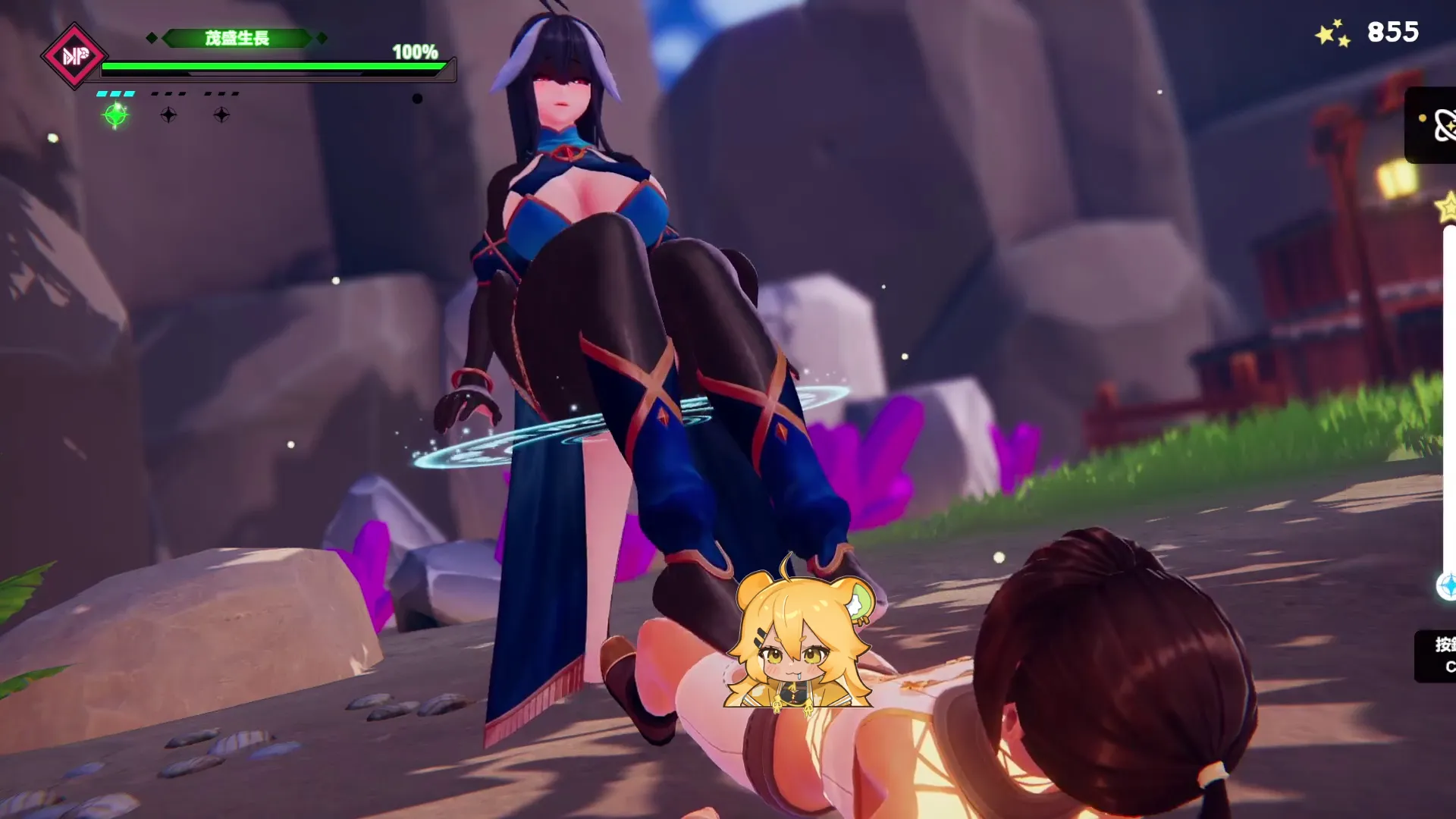Select the first inactive dark skill icon

pos(168,115)
